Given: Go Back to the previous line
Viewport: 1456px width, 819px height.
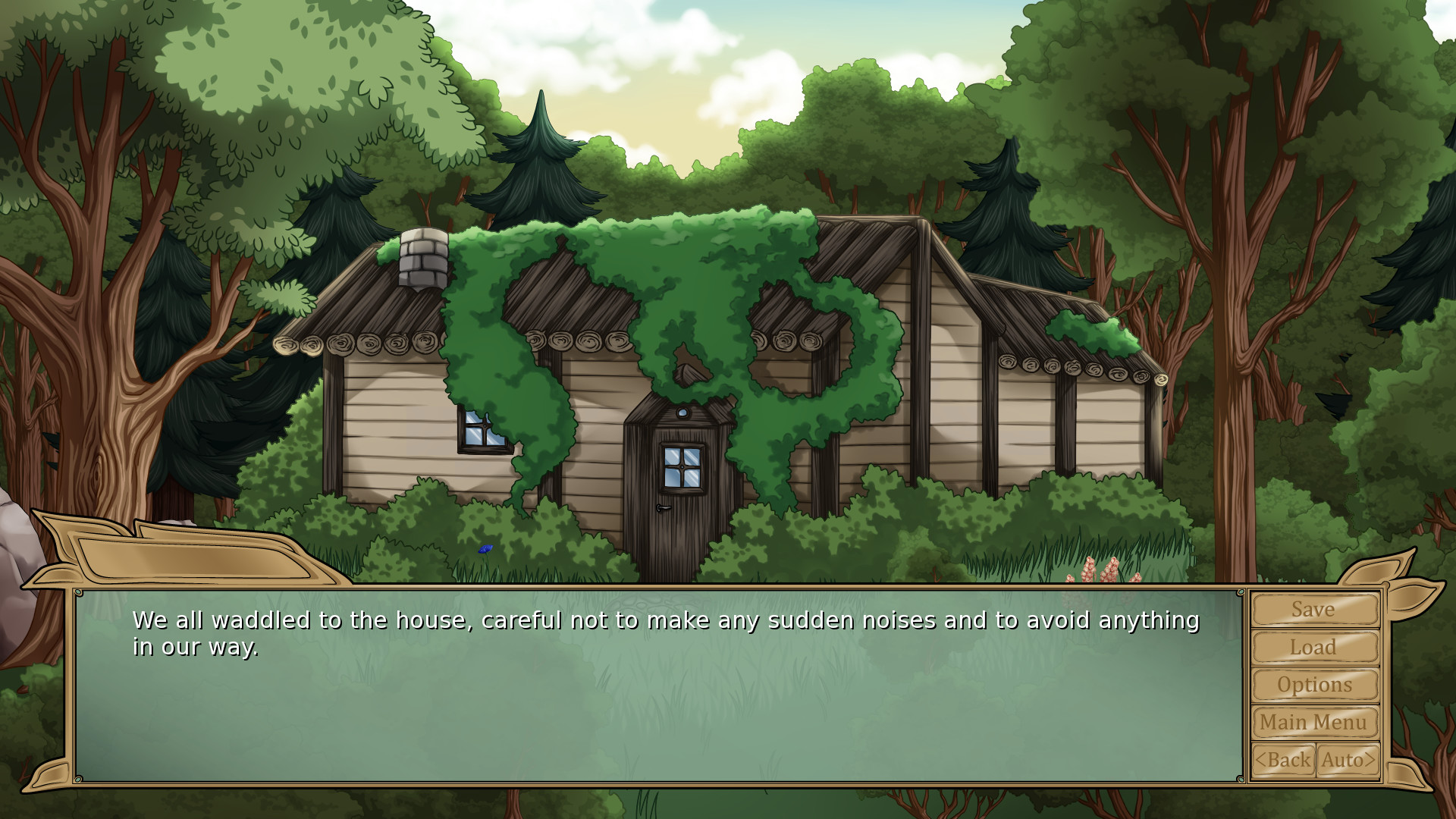Looking at the screenshot, I should pyautogui.click(x=1283, y=760).
